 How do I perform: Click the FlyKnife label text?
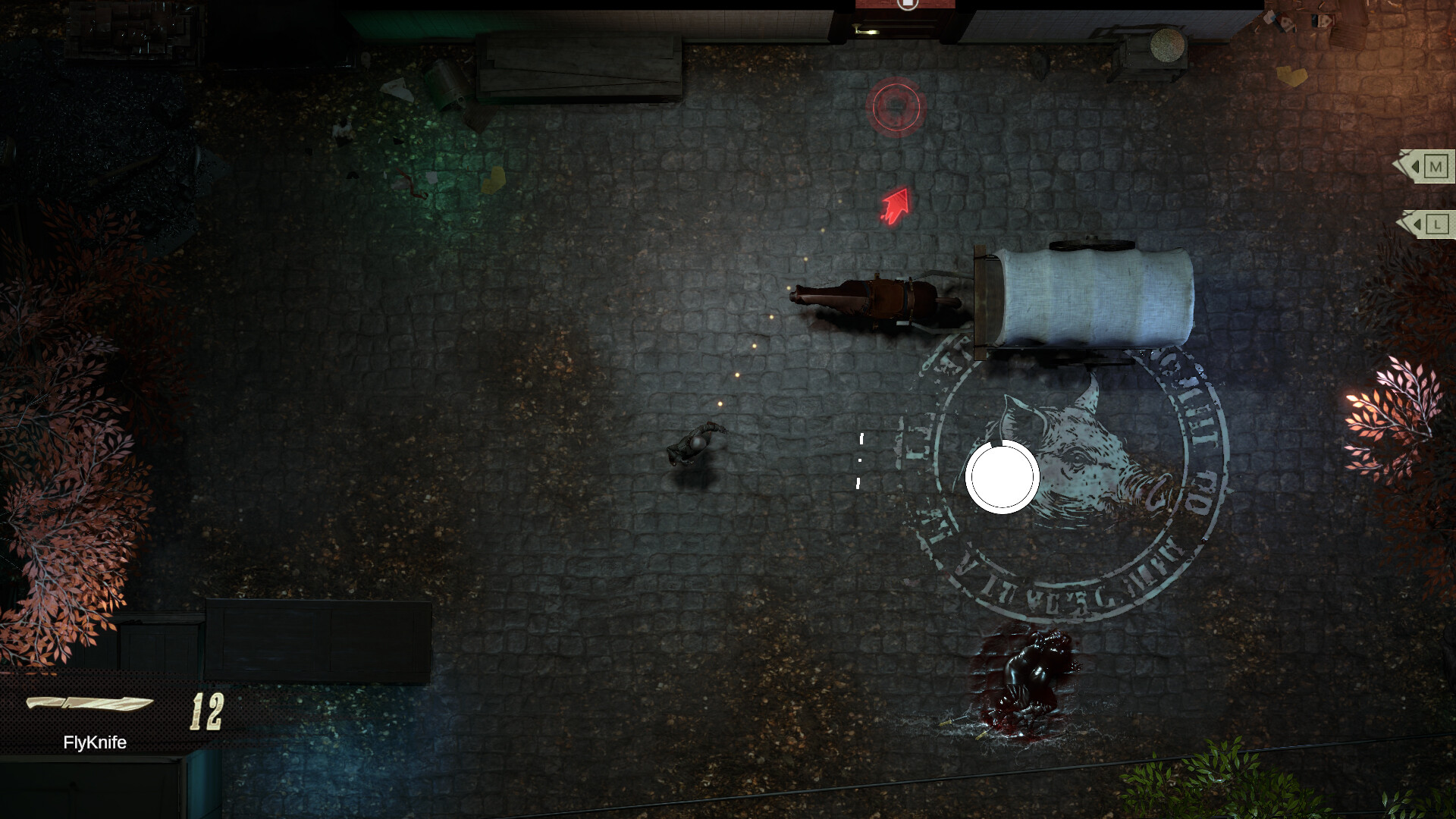click(x=94, y=744)
